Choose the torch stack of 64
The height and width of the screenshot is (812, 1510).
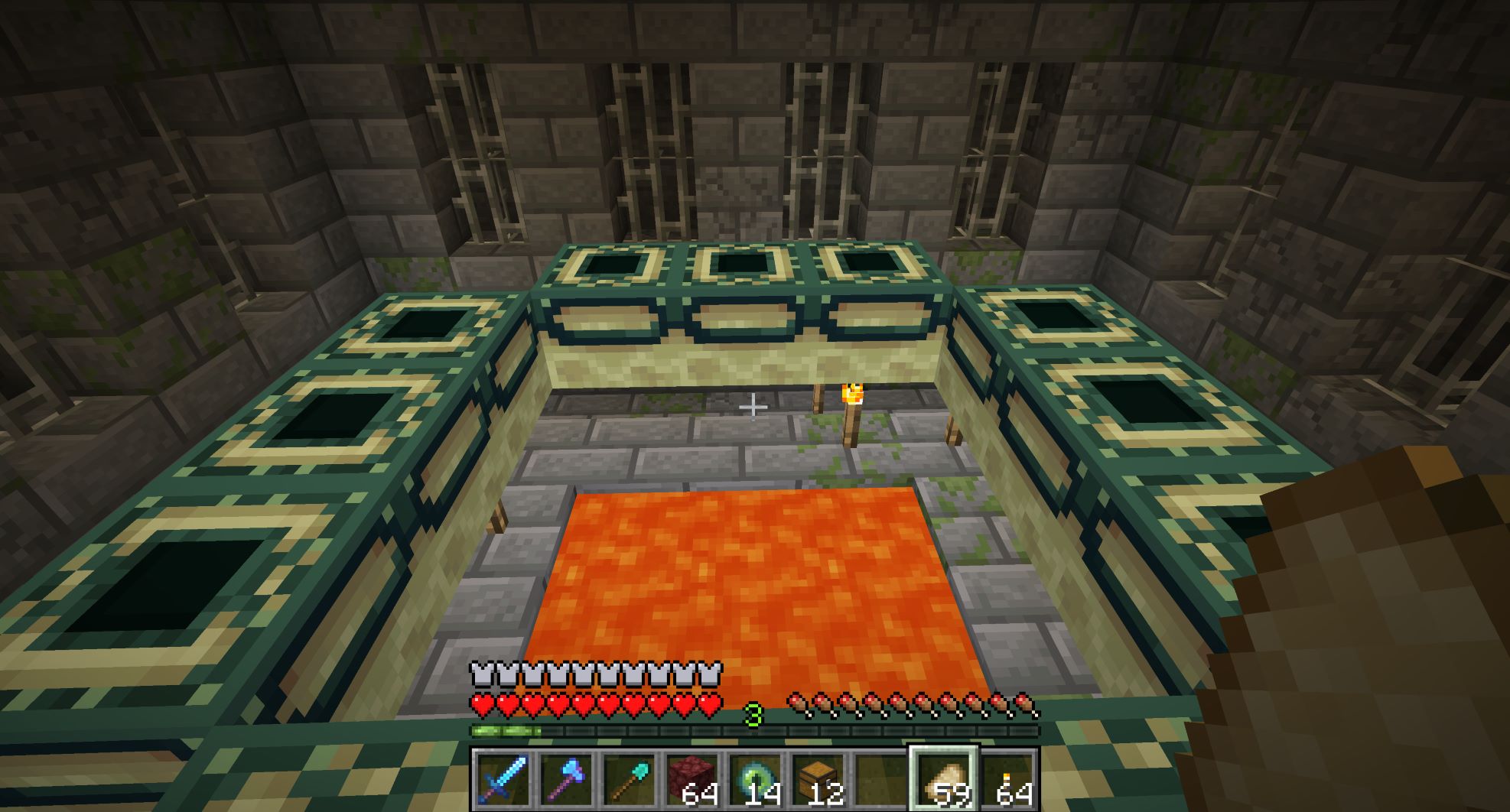(1007, 780)
